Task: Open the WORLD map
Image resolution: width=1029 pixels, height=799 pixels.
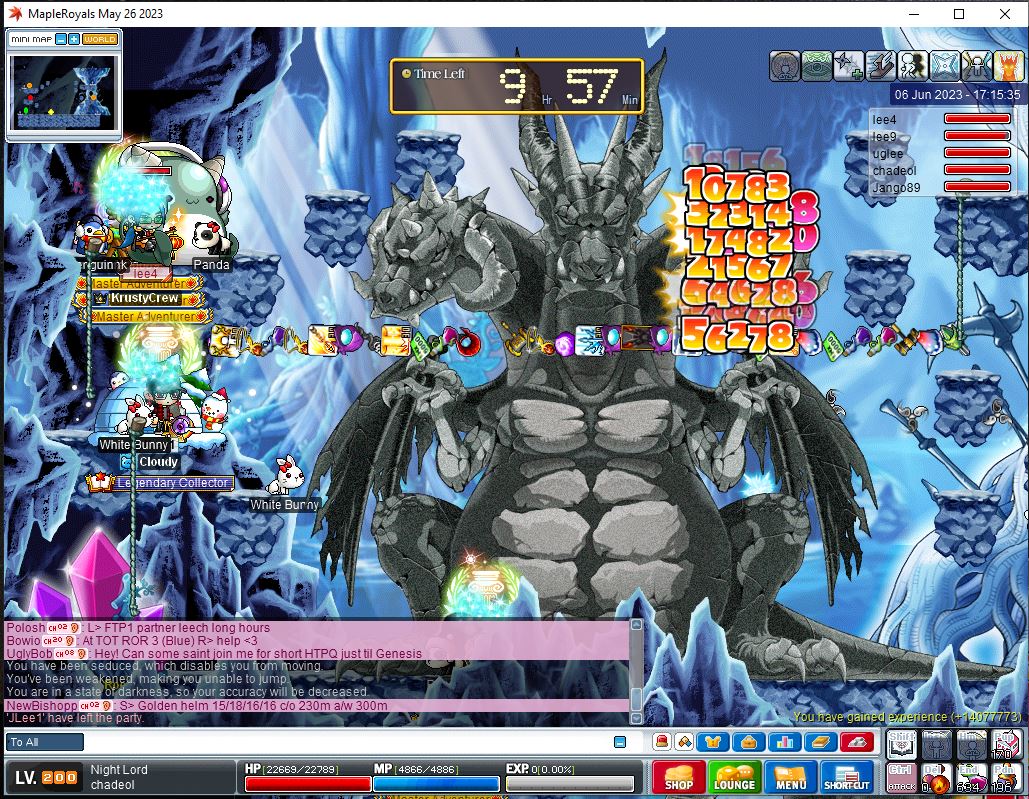Action: tap(100, 39)
